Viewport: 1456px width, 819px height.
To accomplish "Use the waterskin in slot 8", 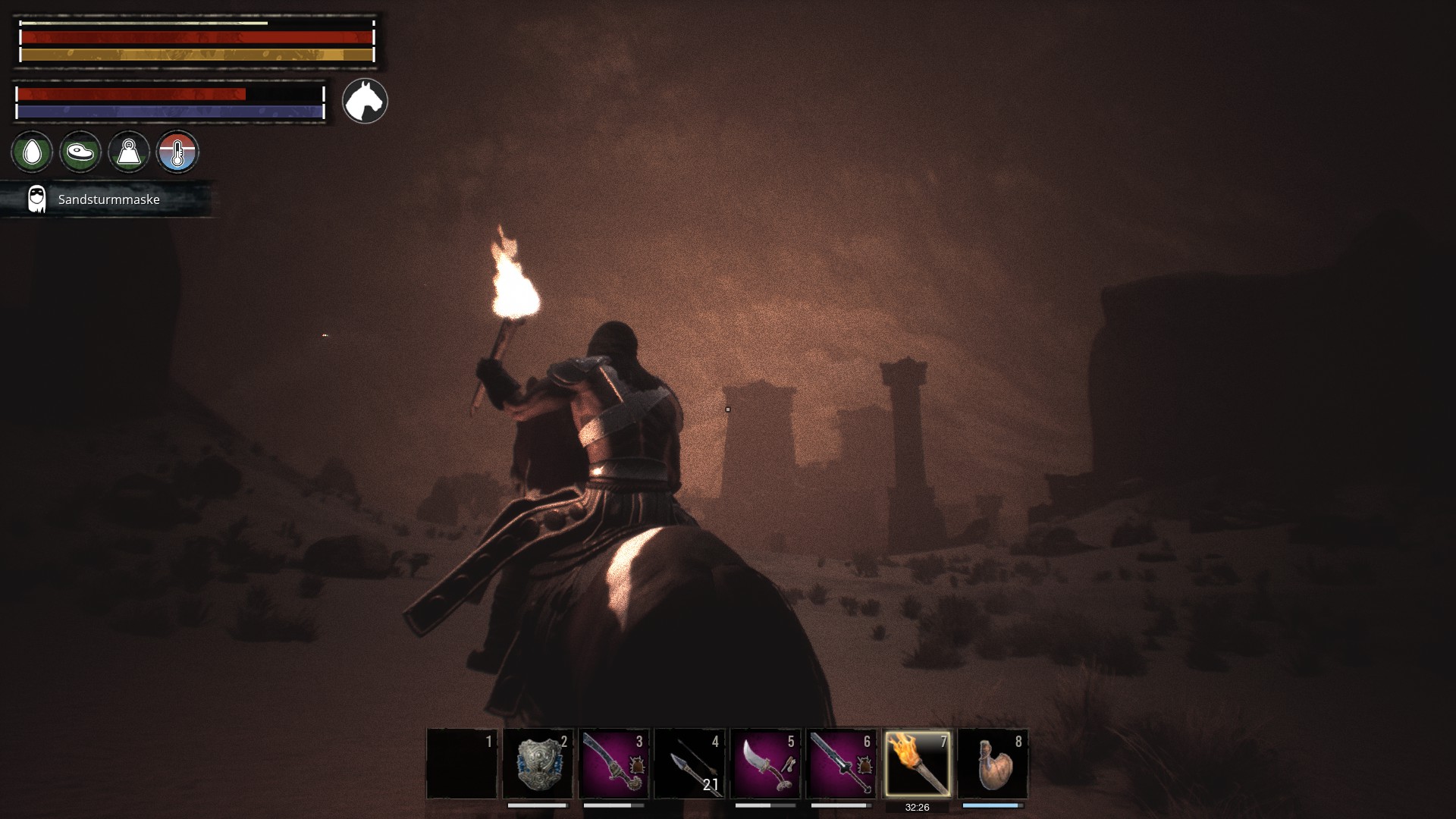I will 993,764.
